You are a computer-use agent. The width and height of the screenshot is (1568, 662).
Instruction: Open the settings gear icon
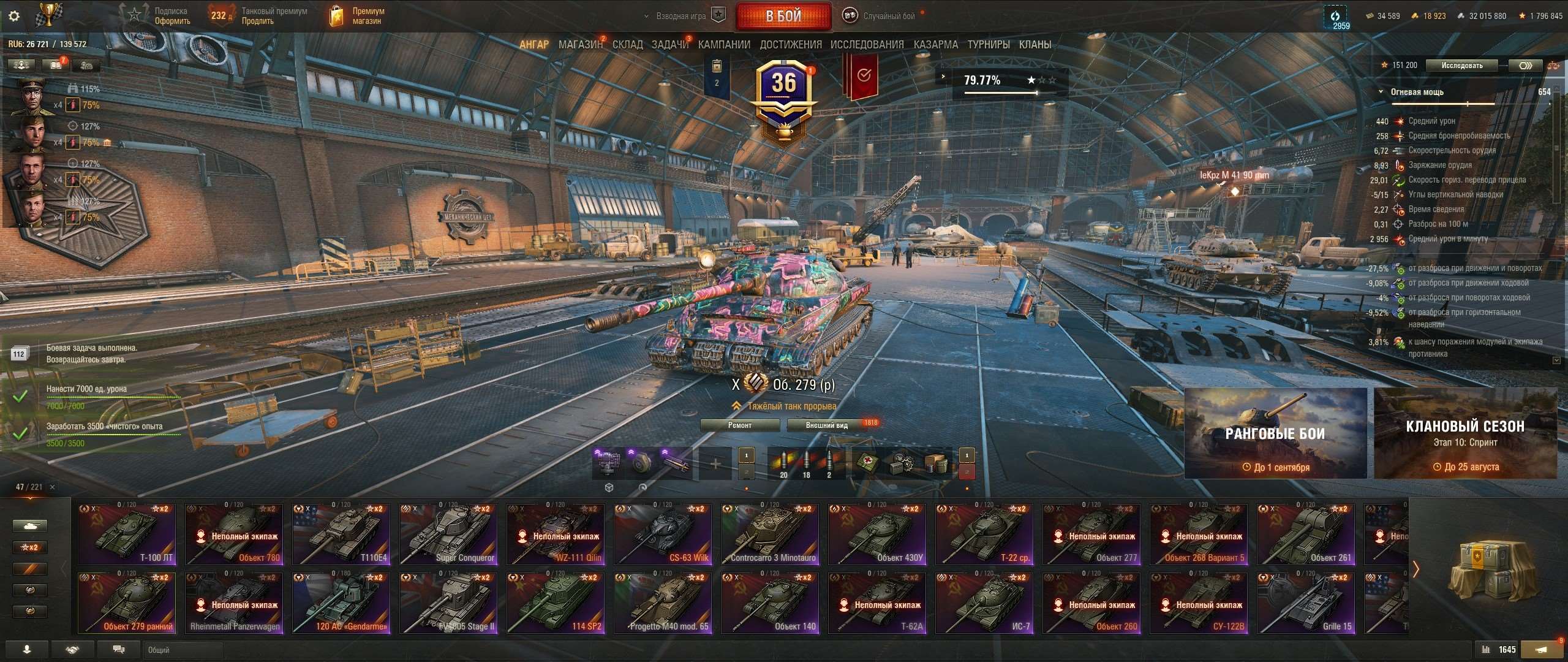(14, 16)
